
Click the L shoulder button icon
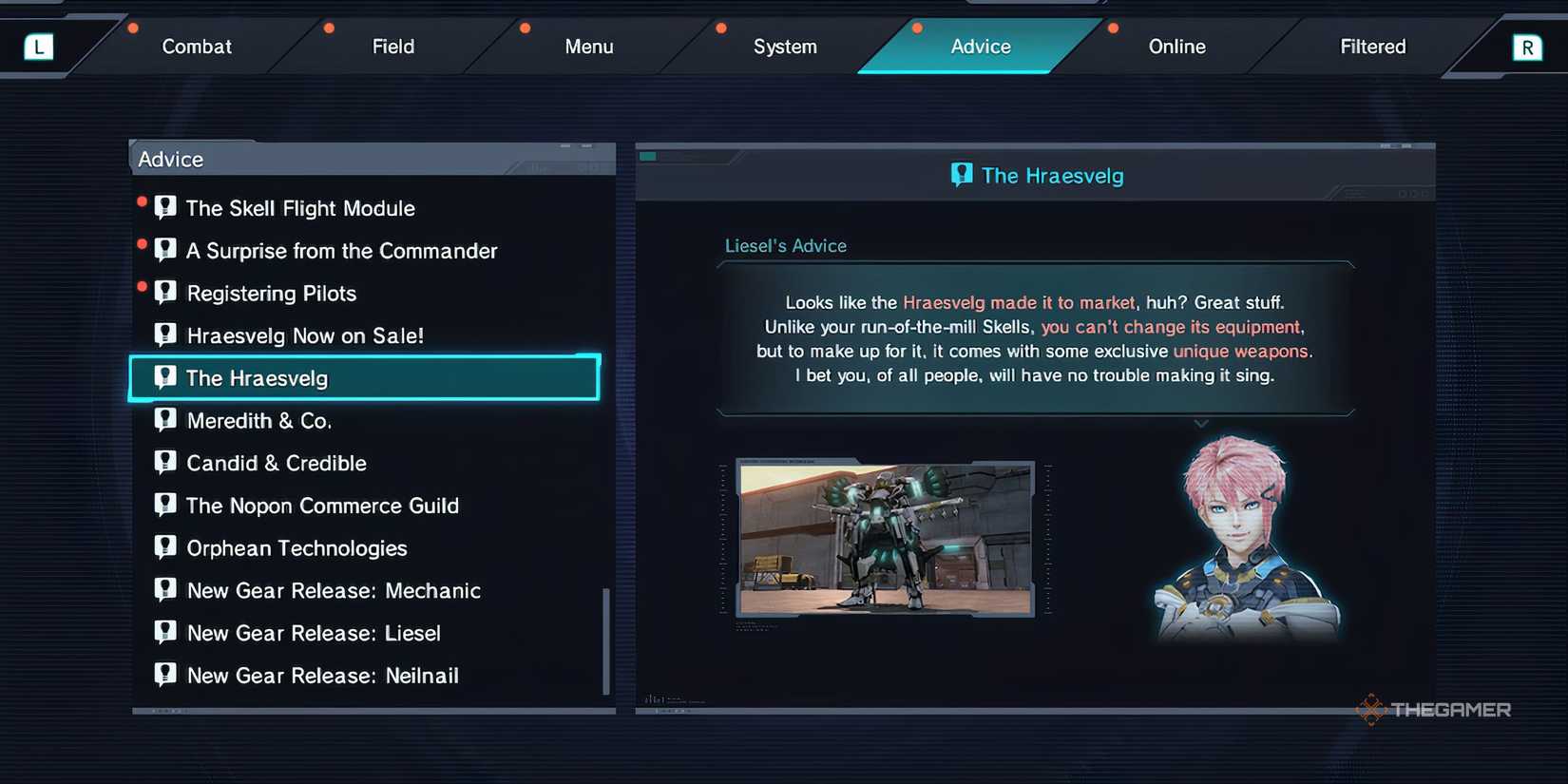[38, 46]
